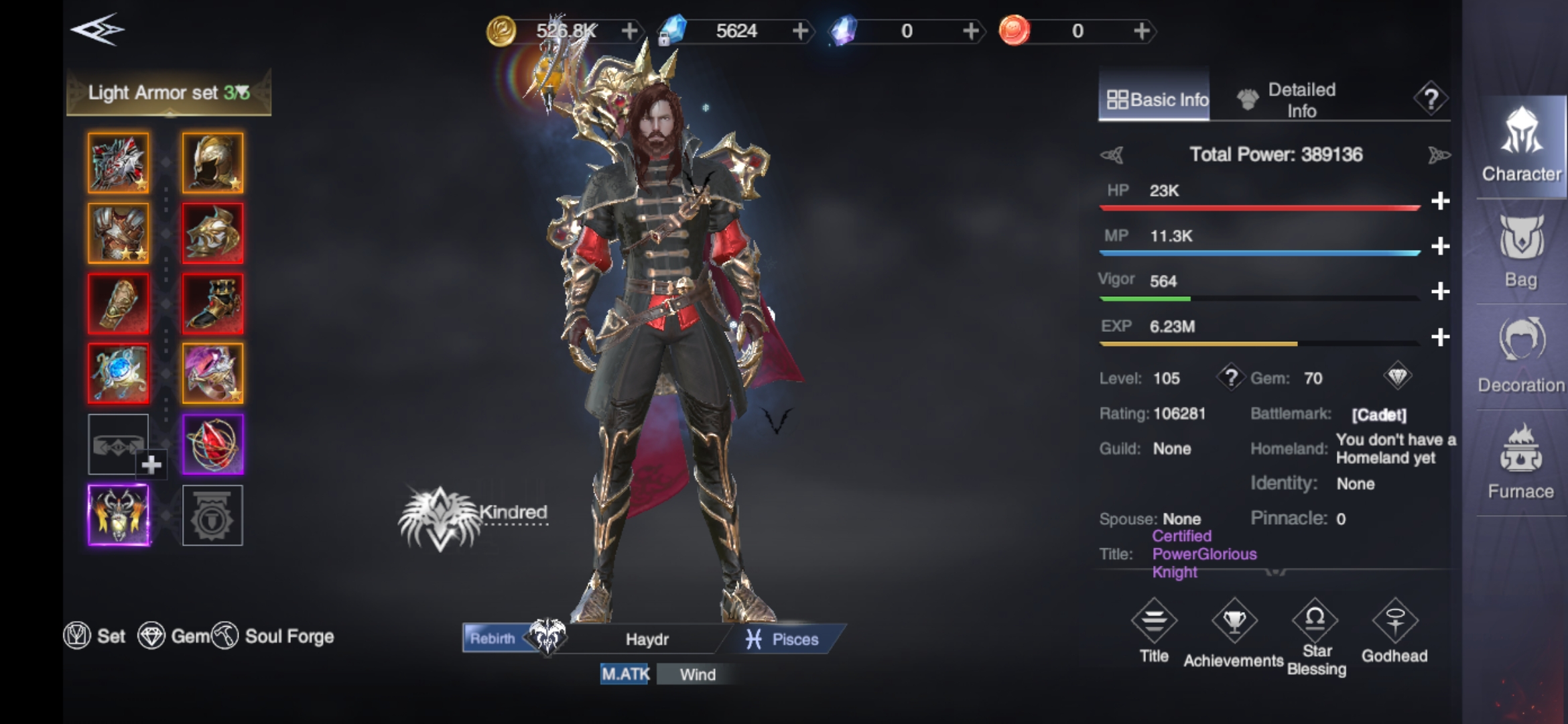Select the golden helmet equipment slot

[x=212, y=163]
